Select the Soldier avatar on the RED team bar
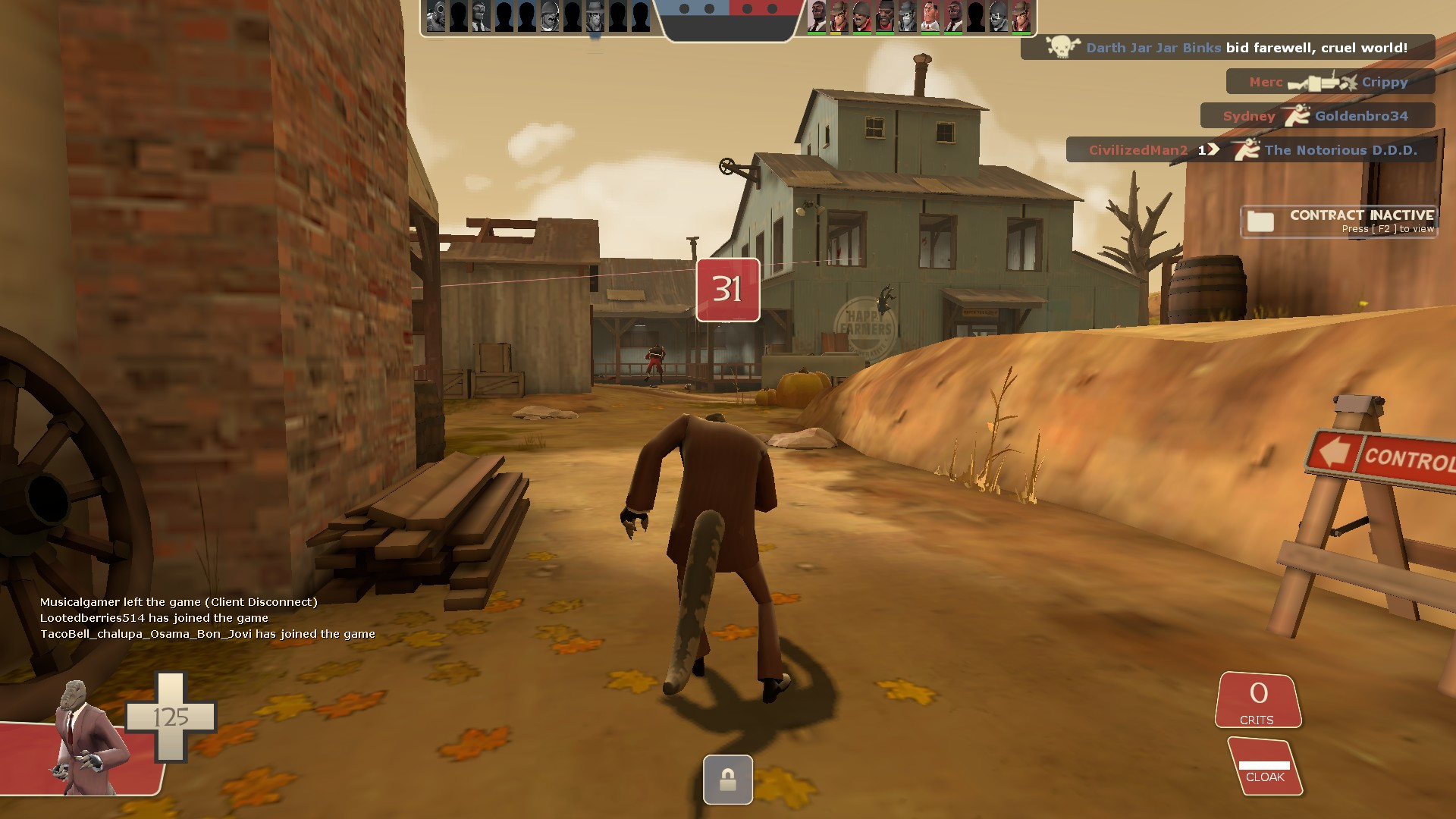Screen dimensions: 1456x819 [861, 16]
